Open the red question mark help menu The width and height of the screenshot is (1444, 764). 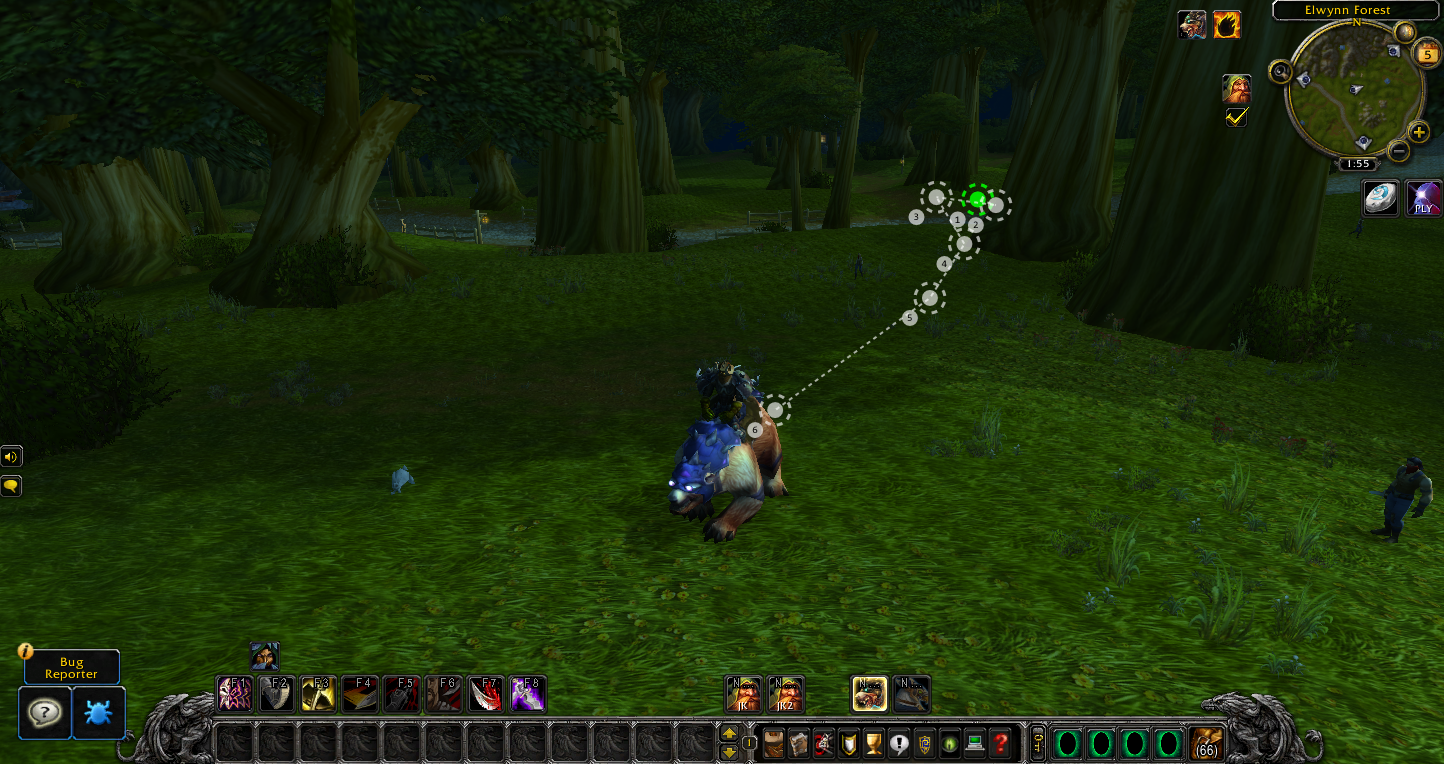(x=1000, y=743)
